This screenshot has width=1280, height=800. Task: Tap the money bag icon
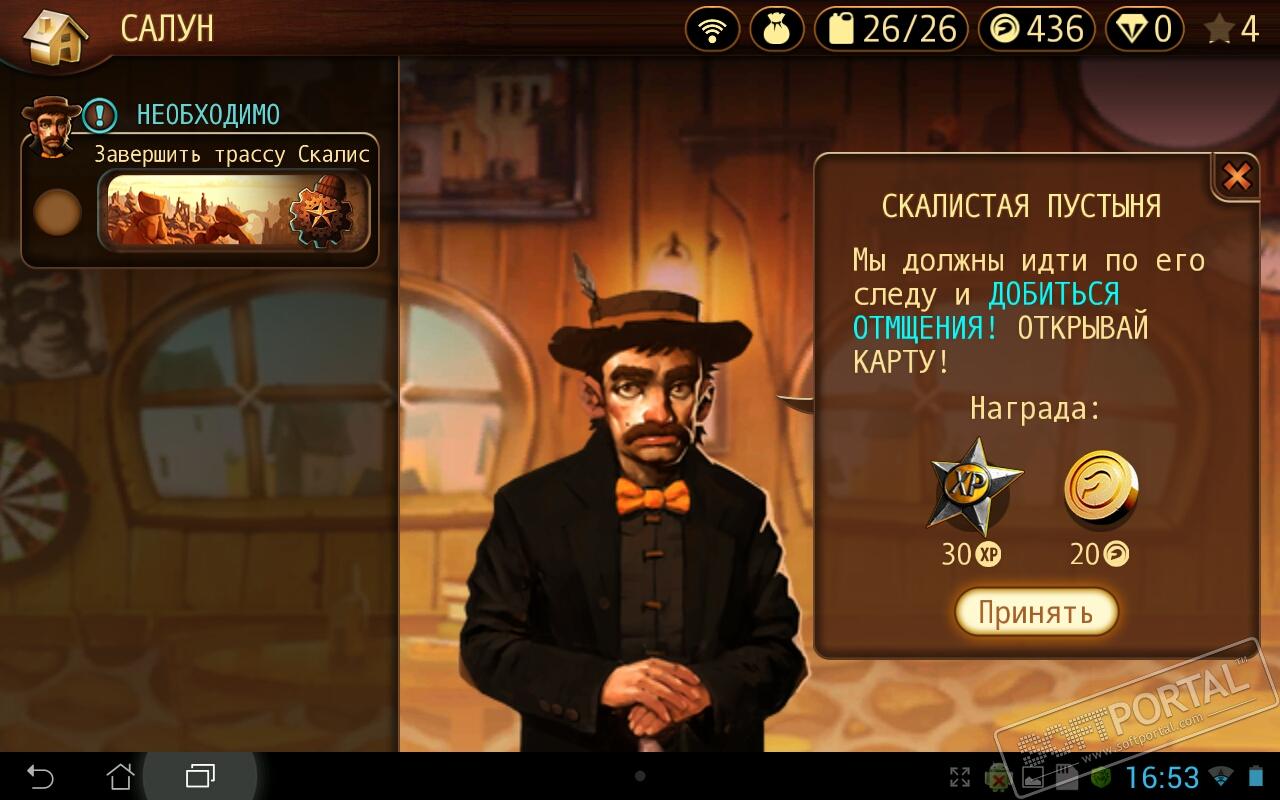pos(776,29)
